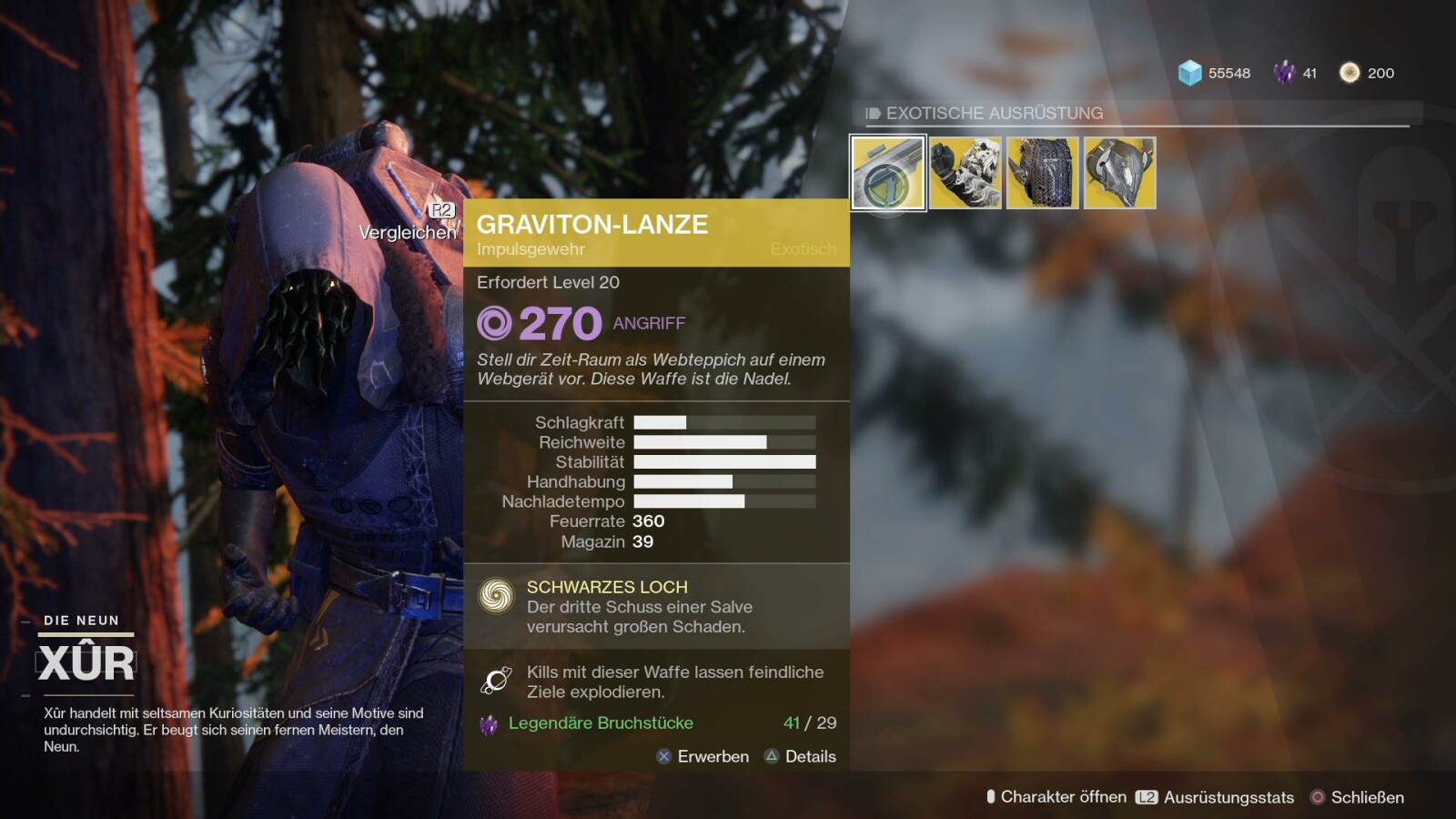The width and height of the screenshot is (1456, 819).
Task: Click the exploding-kills orbit perk icon
Action: 497,680
